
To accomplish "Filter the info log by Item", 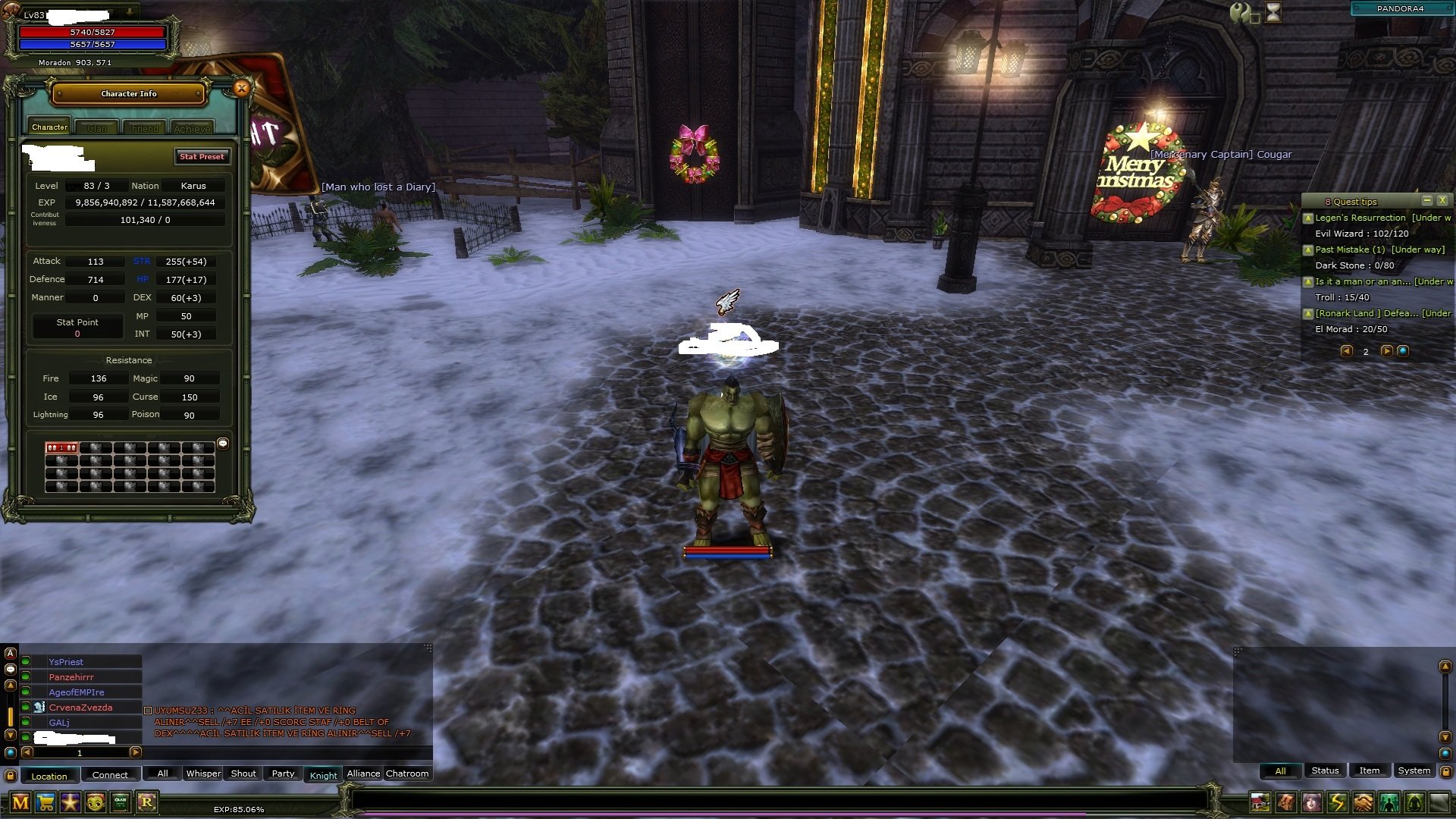I will (1369, 770).
